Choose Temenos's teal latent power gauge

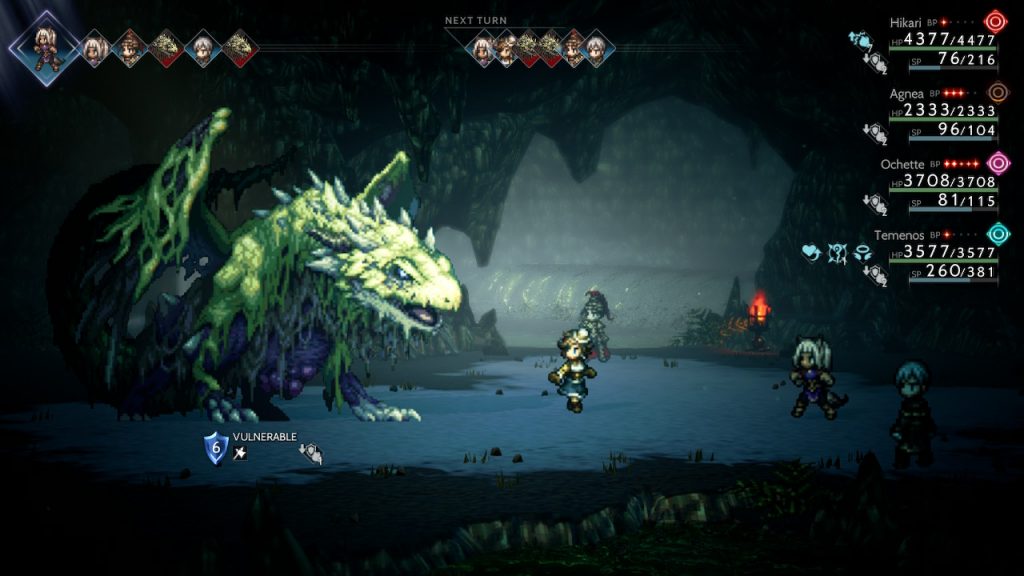click(997, 234)
